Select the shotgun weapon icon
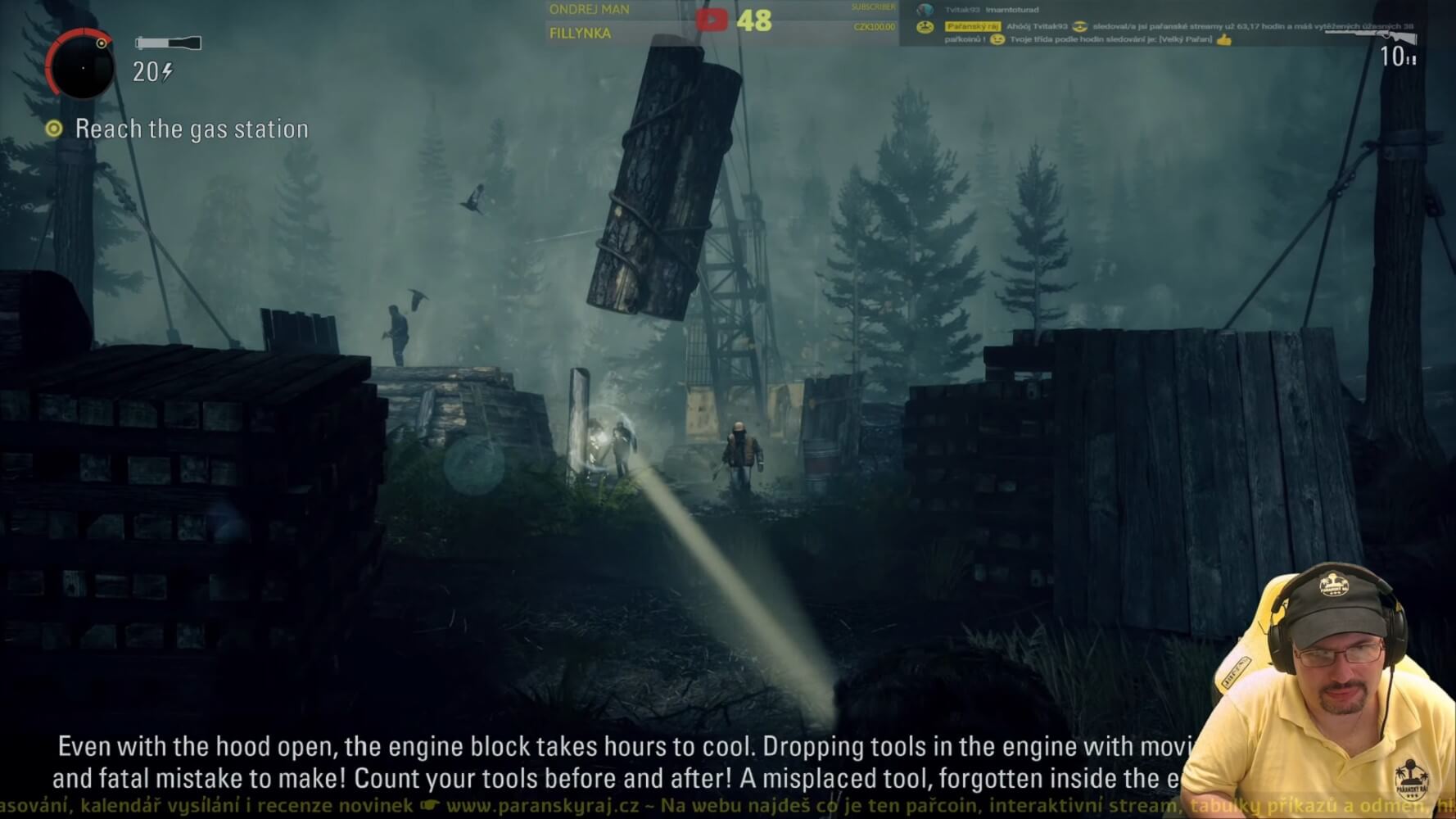Screen dimensions: 1456x819 [x=1371, y=35]
